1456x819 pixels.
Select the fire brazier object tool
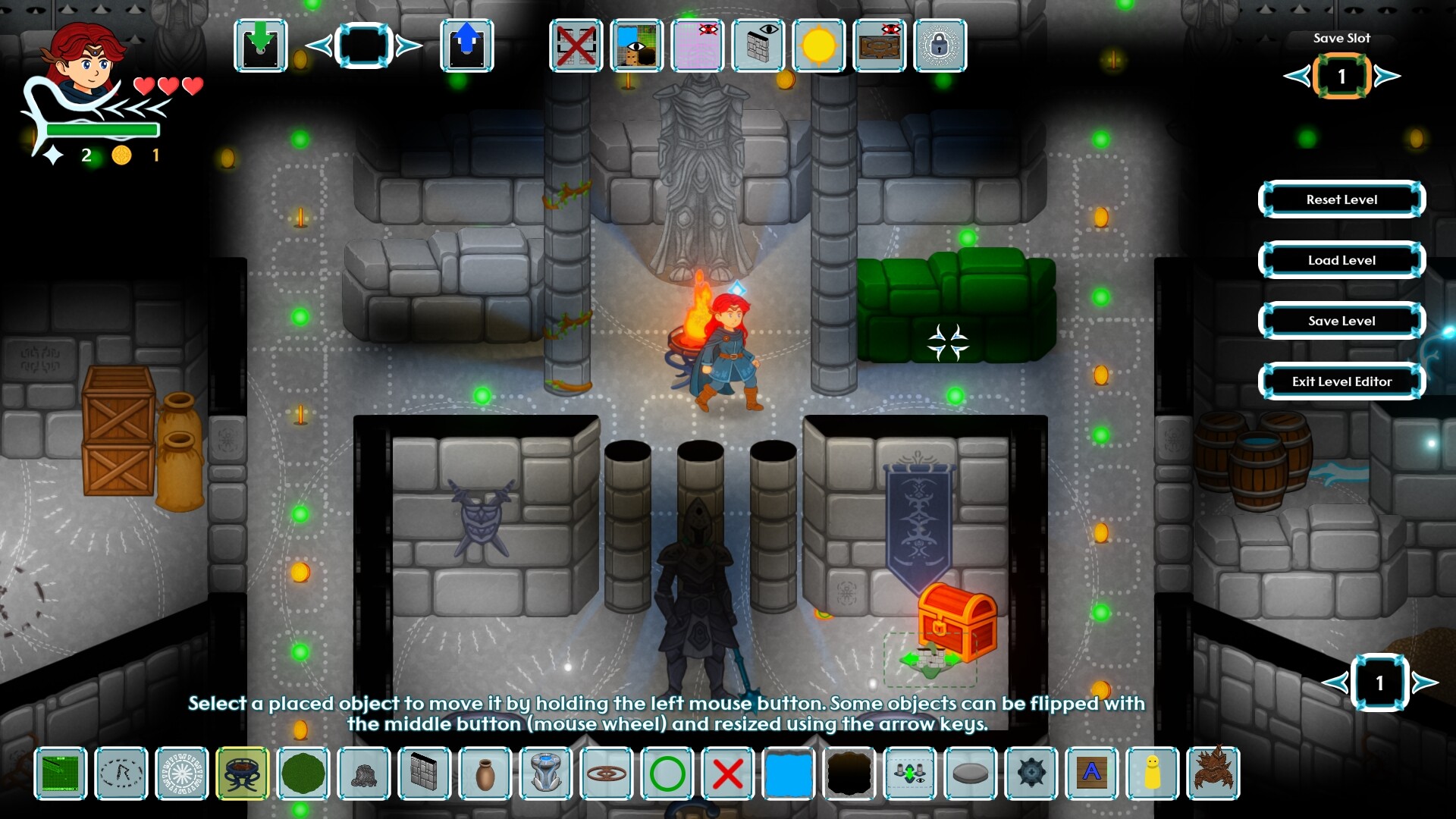[x=243, y=773]
